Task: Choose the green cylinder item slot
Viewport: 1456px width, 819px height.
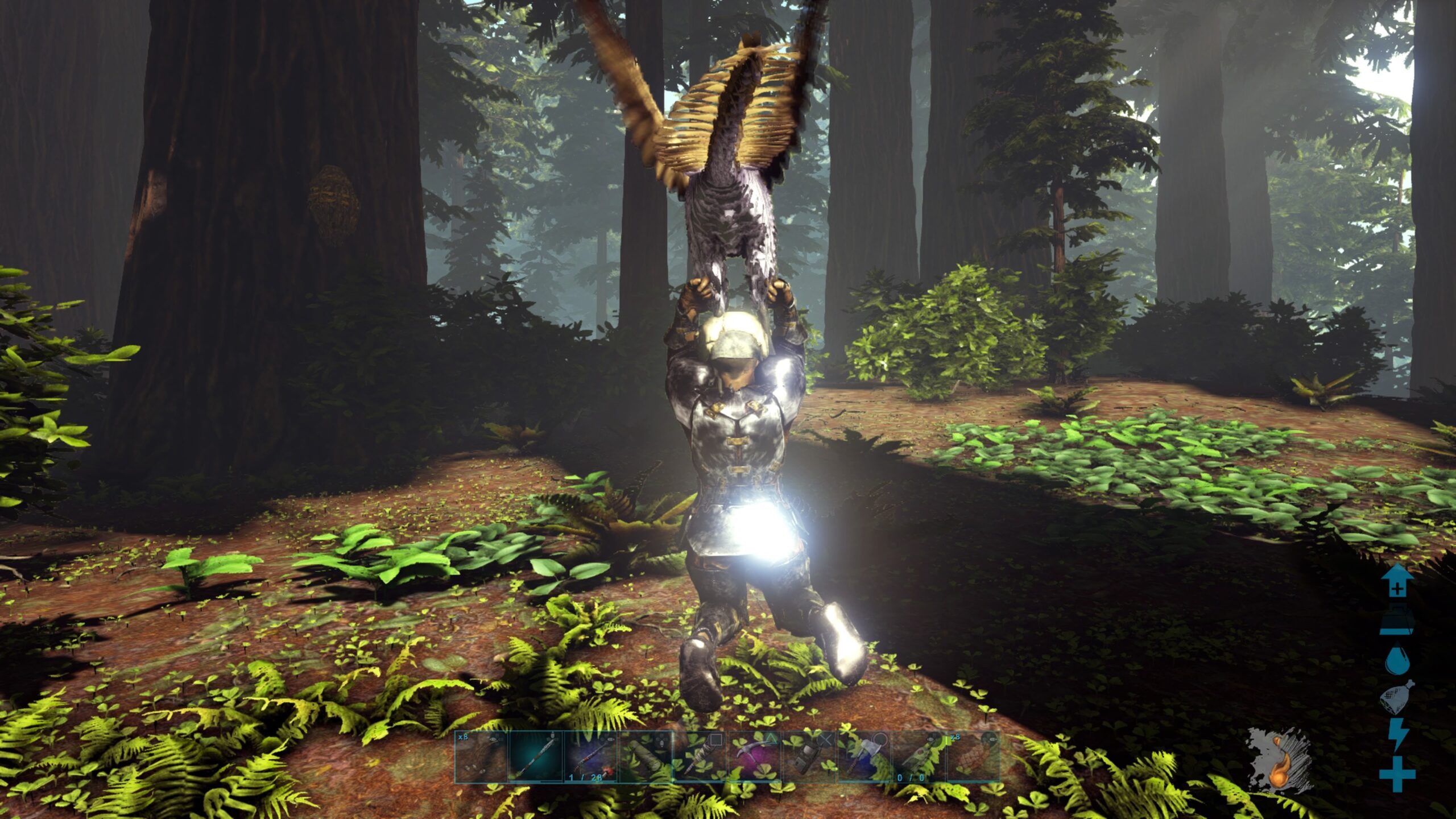Action: (646, 756)
